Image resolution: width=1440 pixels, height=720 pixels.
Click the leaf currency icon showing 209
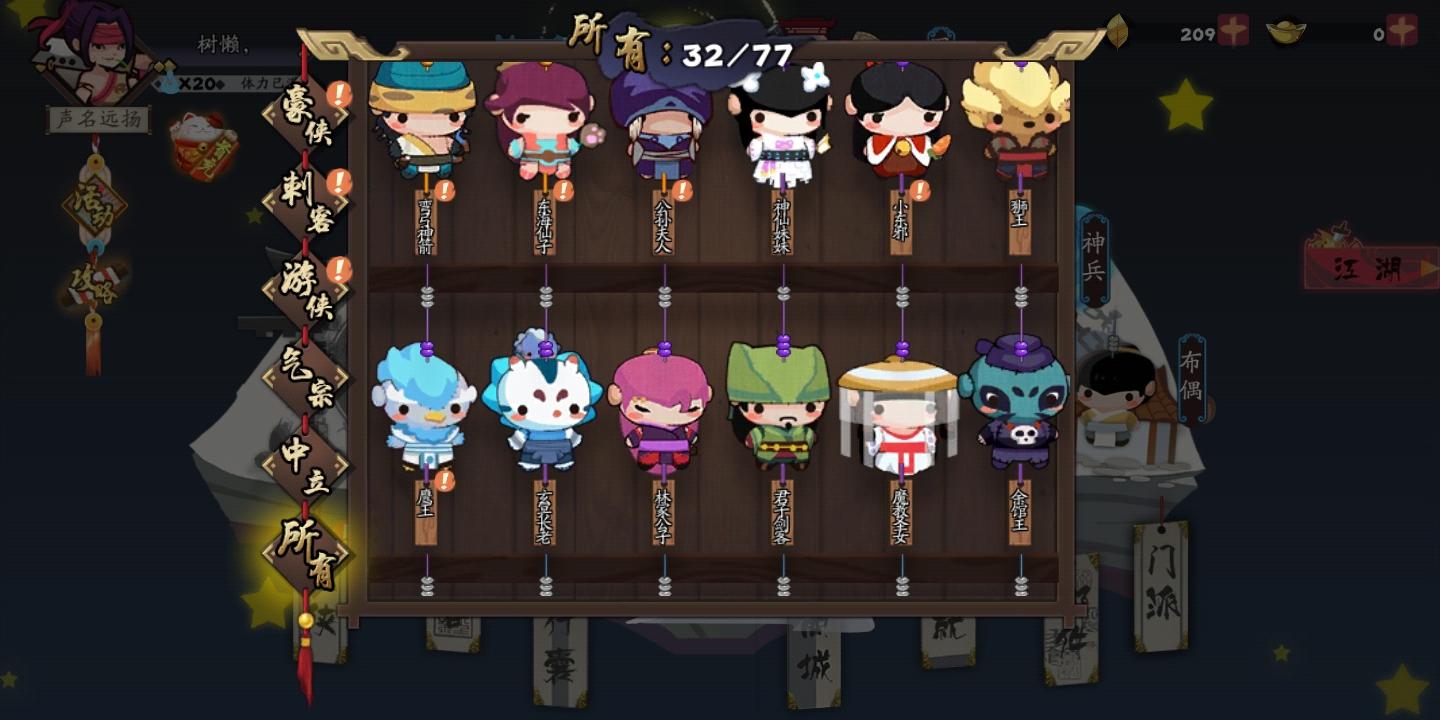[1117, 28]
